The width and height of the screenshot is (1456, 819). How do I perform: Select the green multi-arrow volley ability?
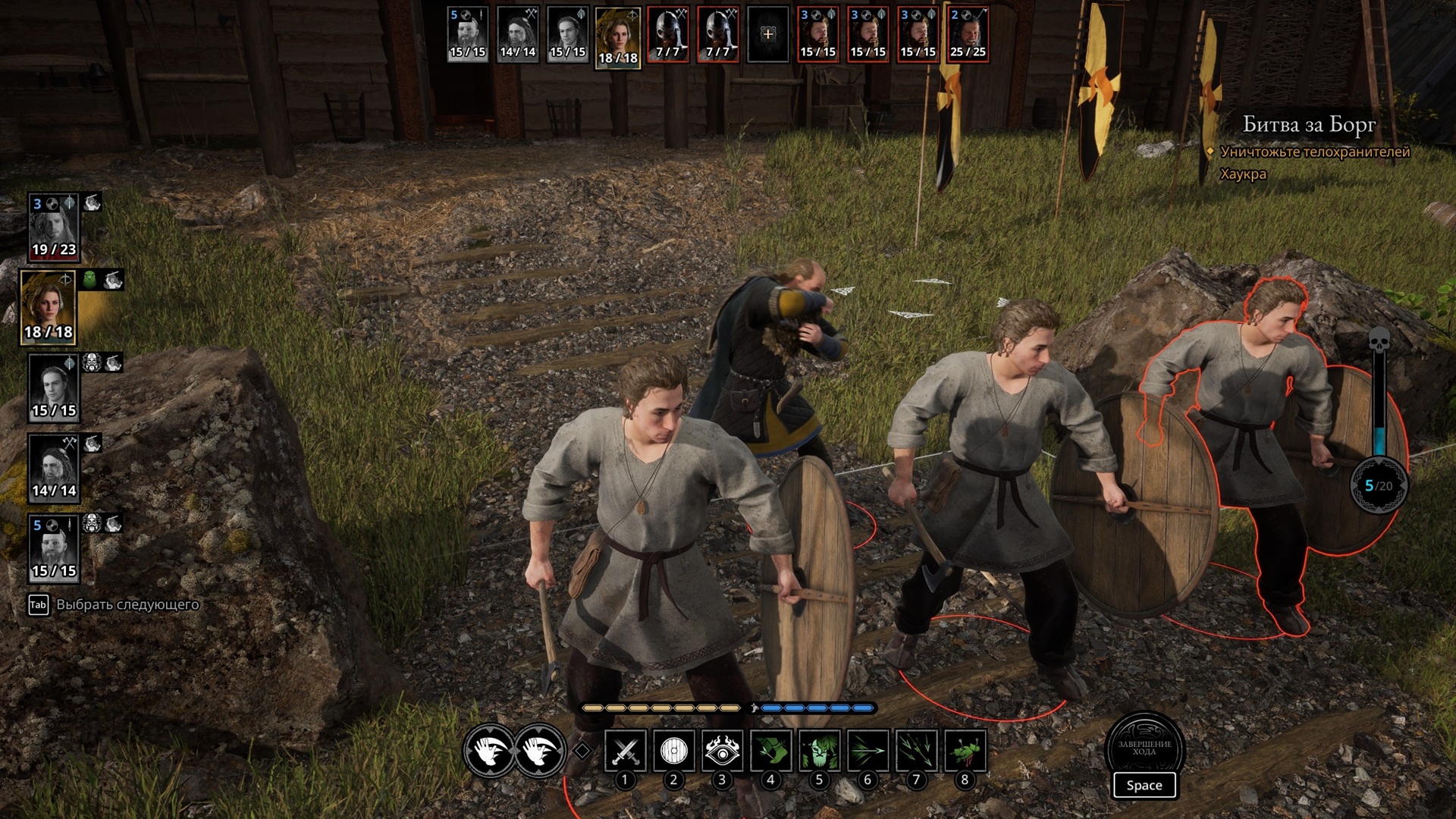point(916,751)
